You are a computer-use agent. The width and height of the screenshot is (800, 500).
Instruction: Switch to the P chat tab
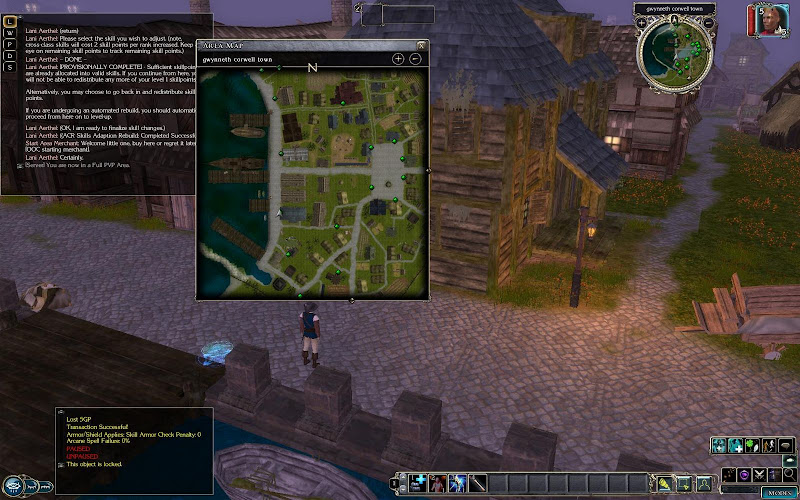9,43
